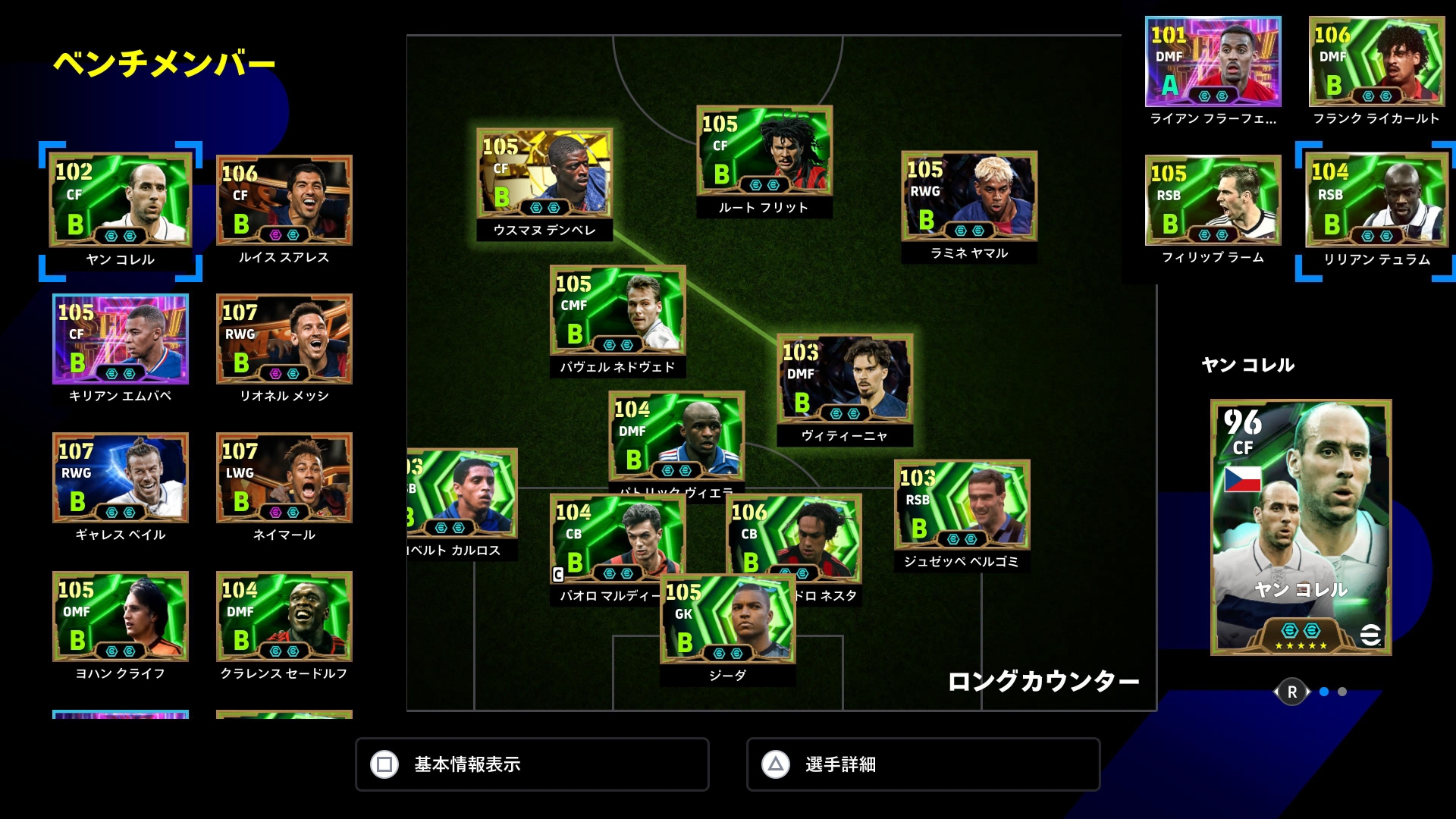
Task: Choose the Gareth Bale bench card
Action: (121, 478)
